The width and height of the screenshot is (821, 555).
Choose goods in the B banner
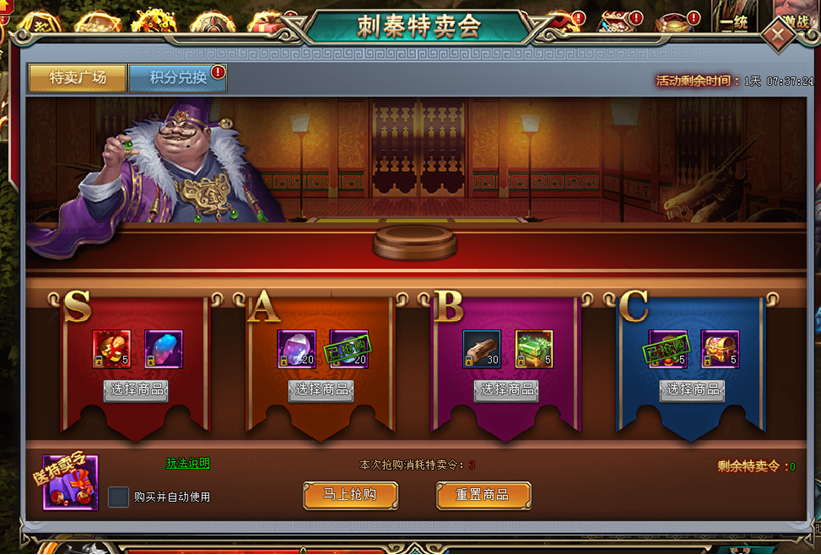click(x=506, y=390)
